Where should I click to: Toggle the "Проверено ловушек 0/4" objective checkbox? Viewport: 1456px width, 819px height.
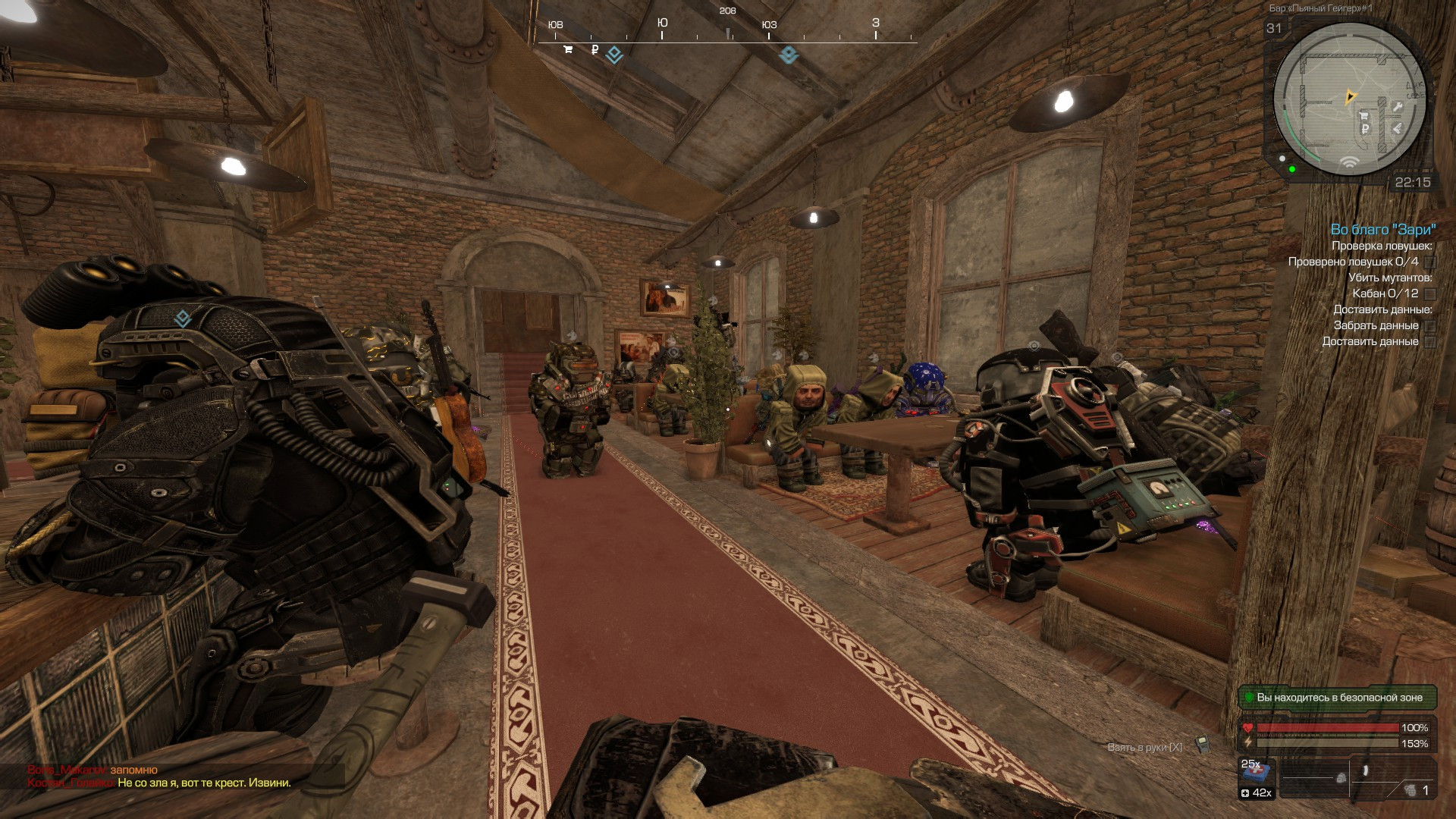1429,262
